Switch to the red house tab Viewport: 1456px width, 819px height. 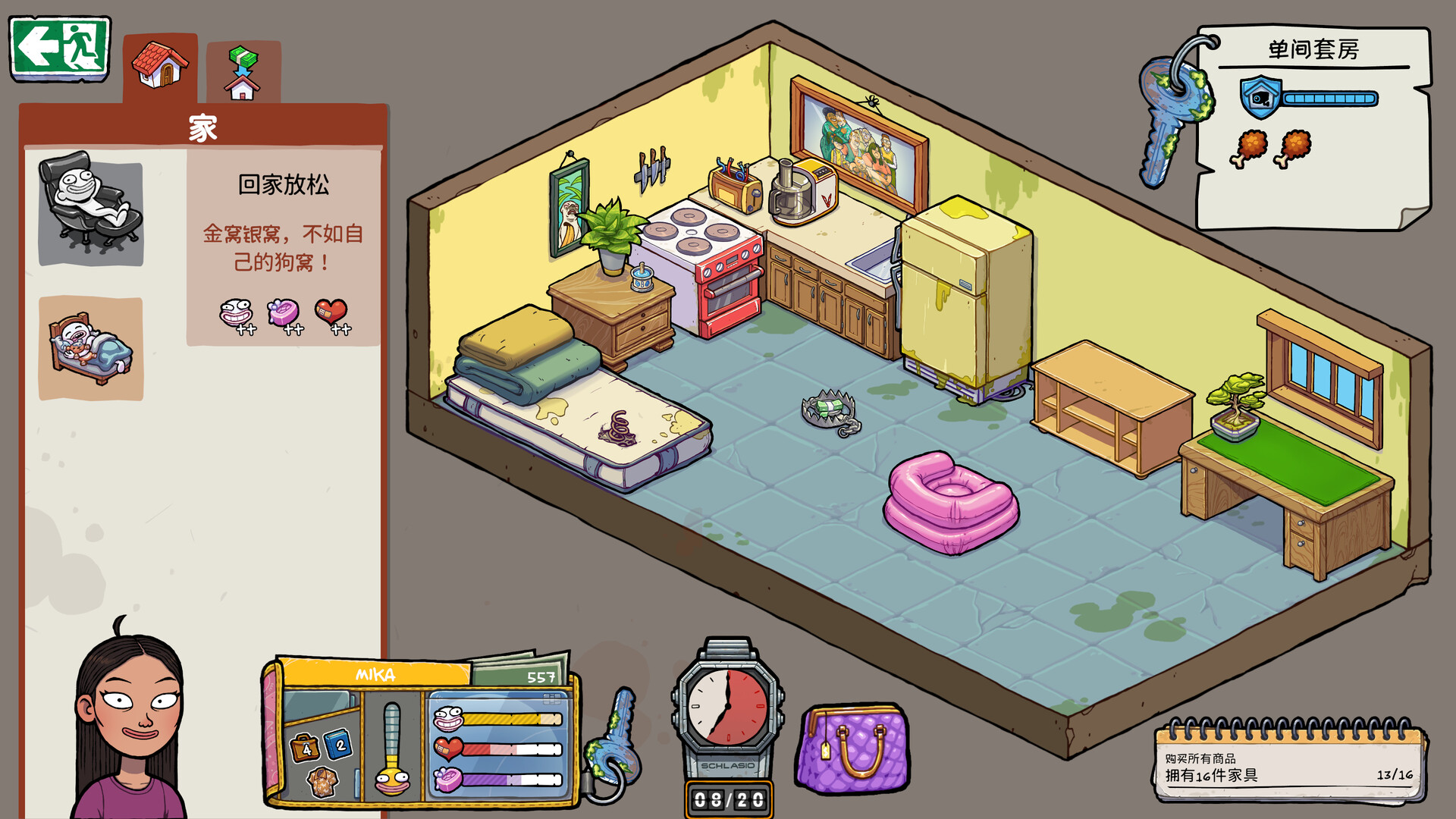click(160, 67)
